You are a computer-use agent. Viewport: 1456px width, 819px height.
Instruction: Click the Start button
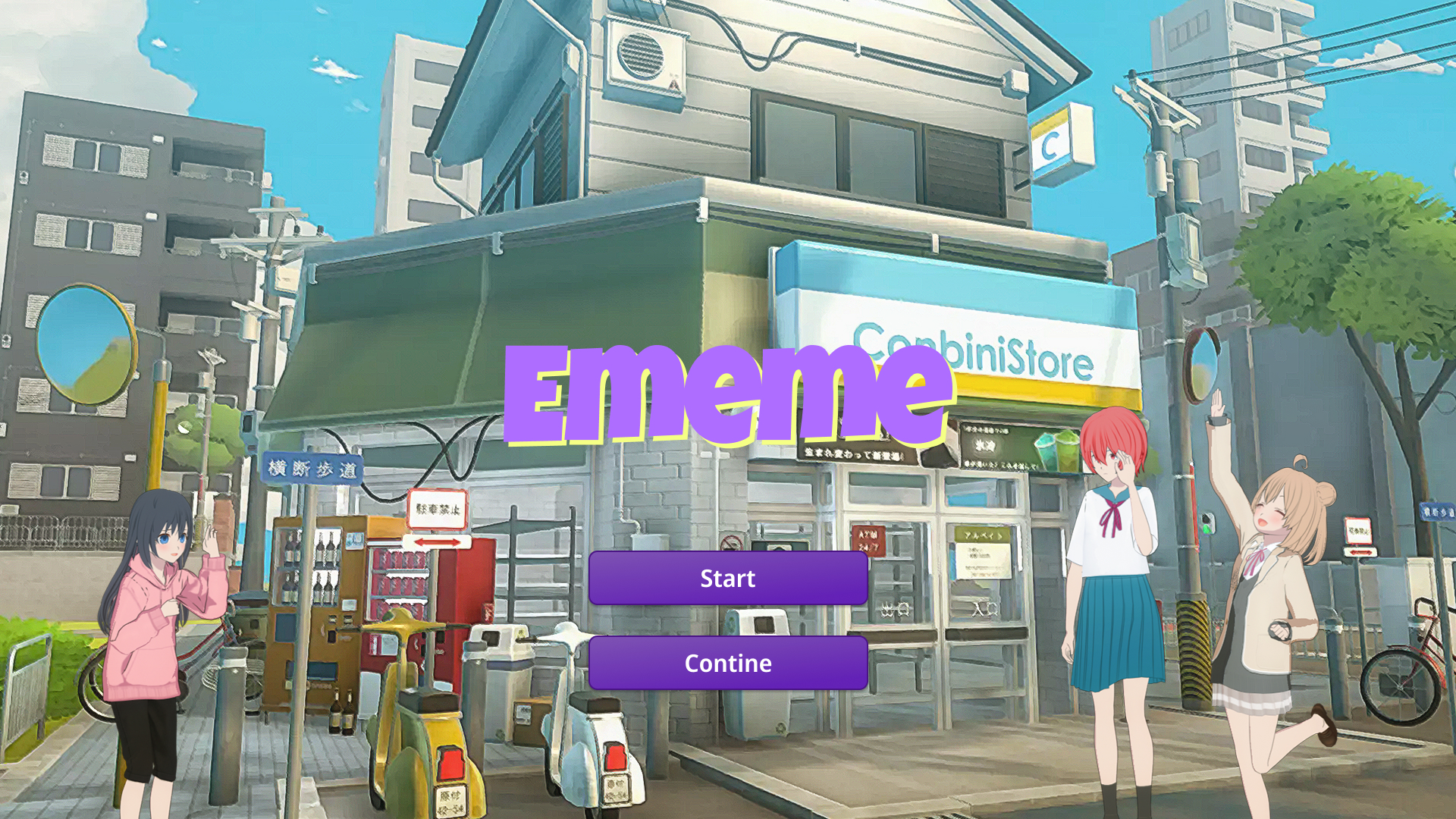(x=727, y=579)
